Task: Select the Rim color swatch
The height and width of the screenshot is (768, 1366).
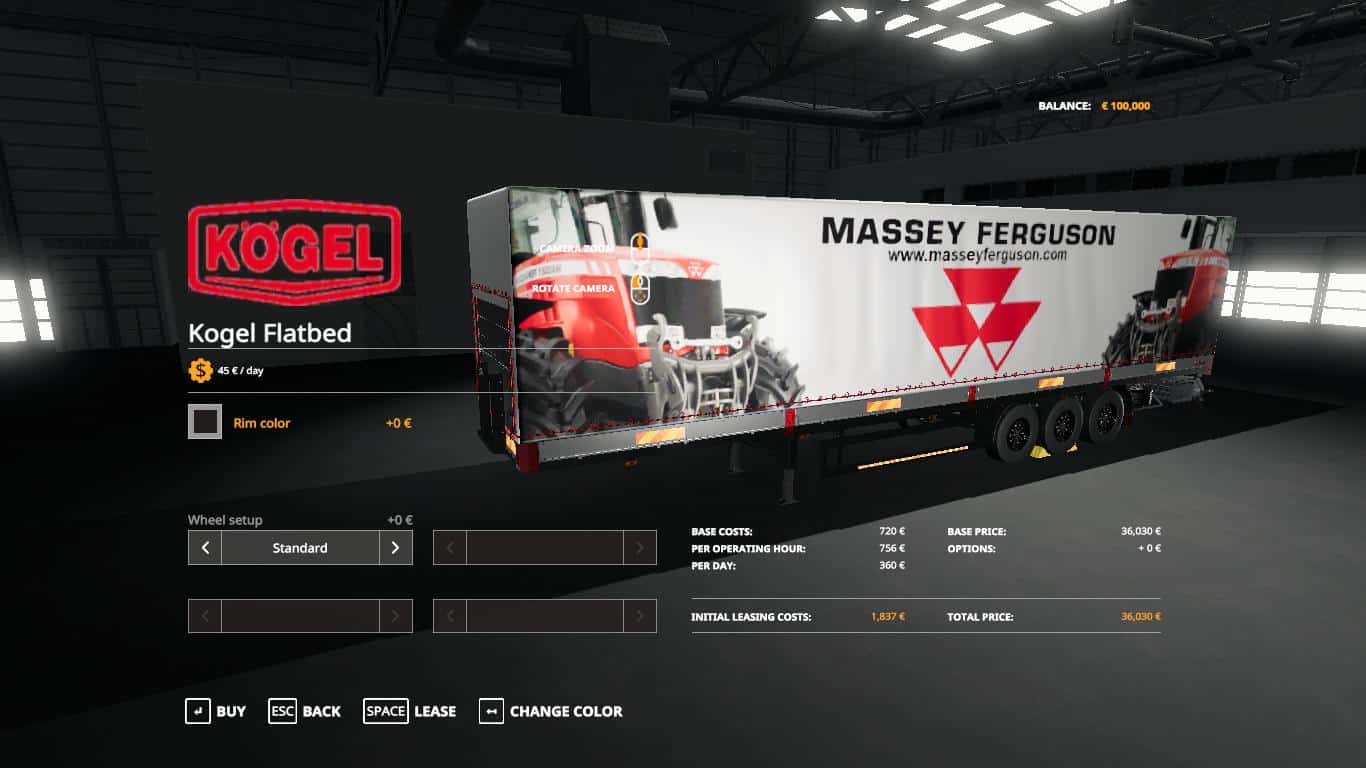Action: coord(205,422)
